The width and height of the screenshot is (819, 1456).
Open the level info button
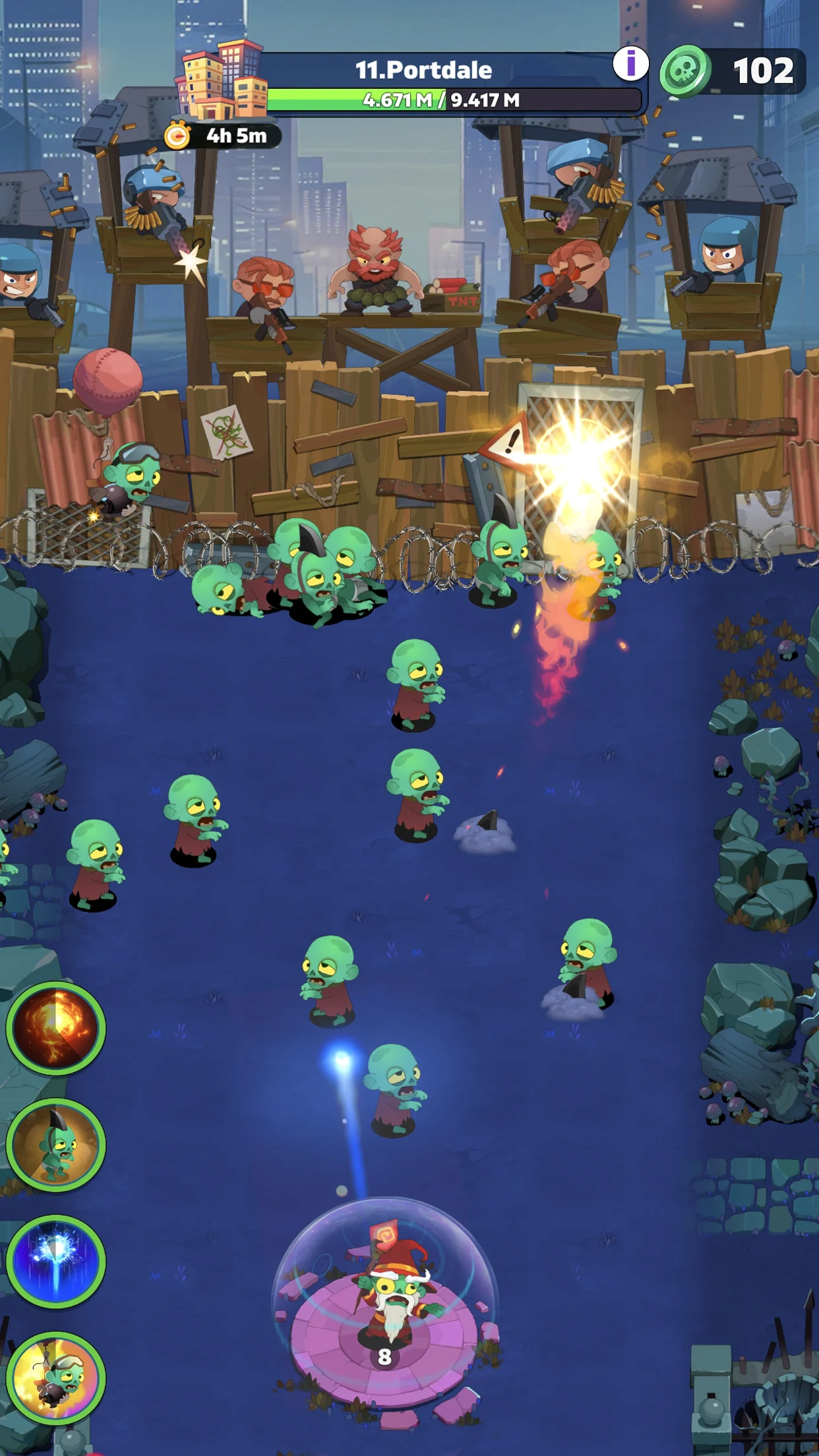(630, 65)
